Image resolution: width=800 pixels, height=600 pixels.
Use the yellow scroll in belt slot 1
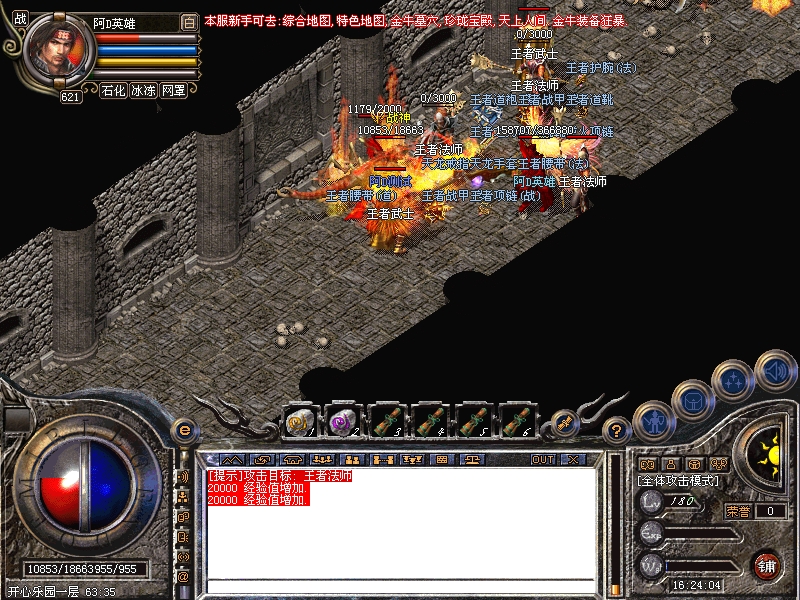point(300,420)
